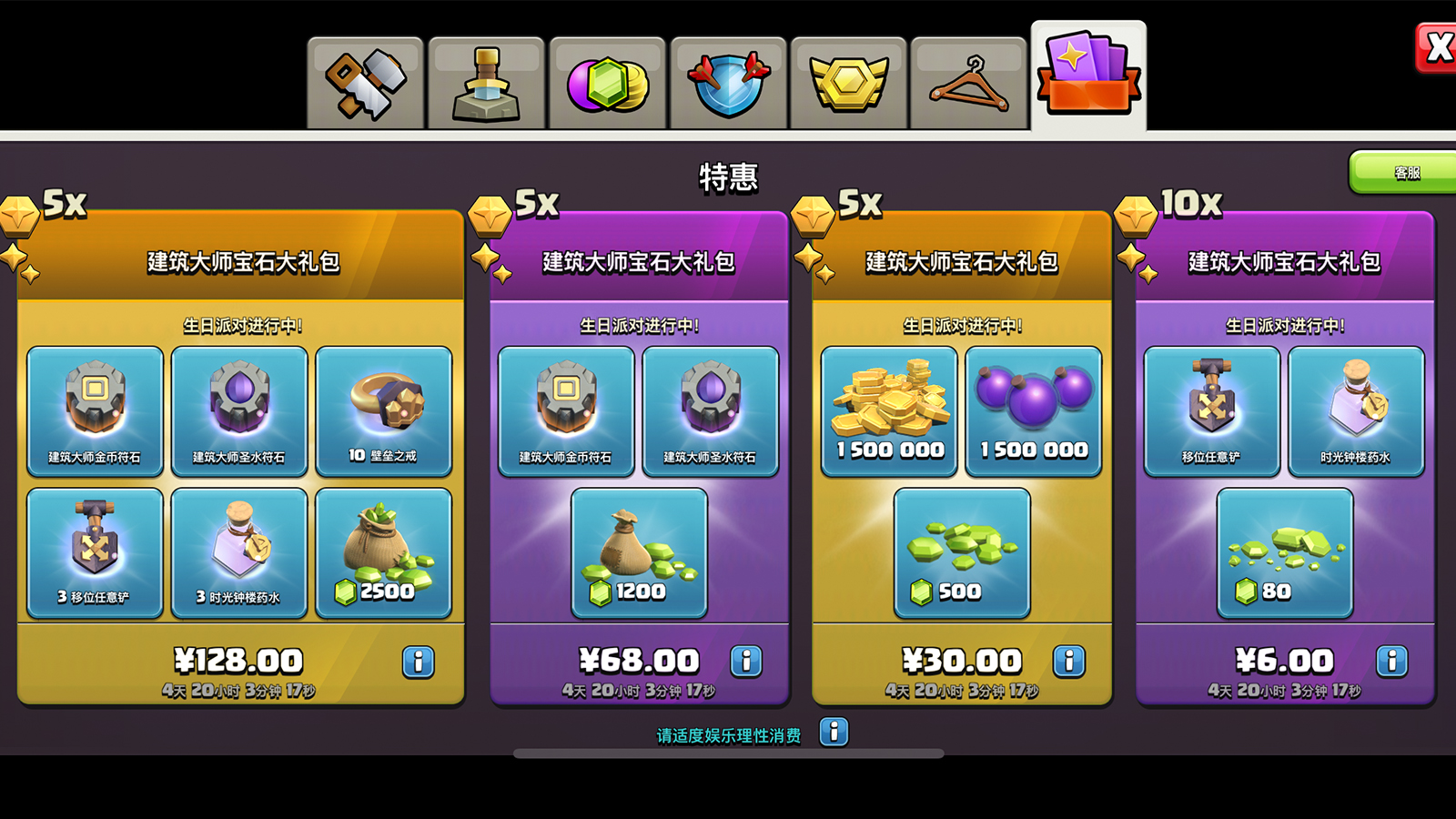Image resolution: width=1456 pixels, height=819 pixels.
Task: Open info for the ¥128.00 pack
Action: click(x=417, y=661)
